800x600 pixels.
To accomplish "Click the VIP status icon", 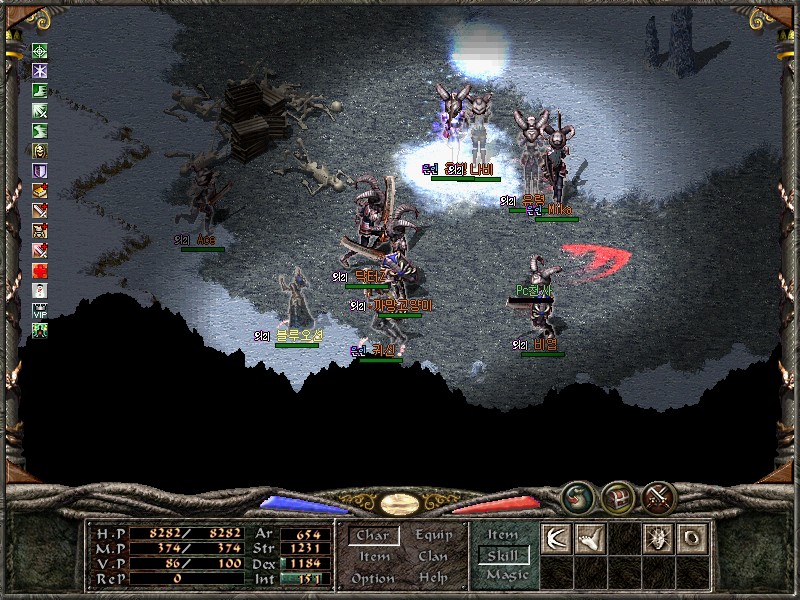I will point(40,310).
